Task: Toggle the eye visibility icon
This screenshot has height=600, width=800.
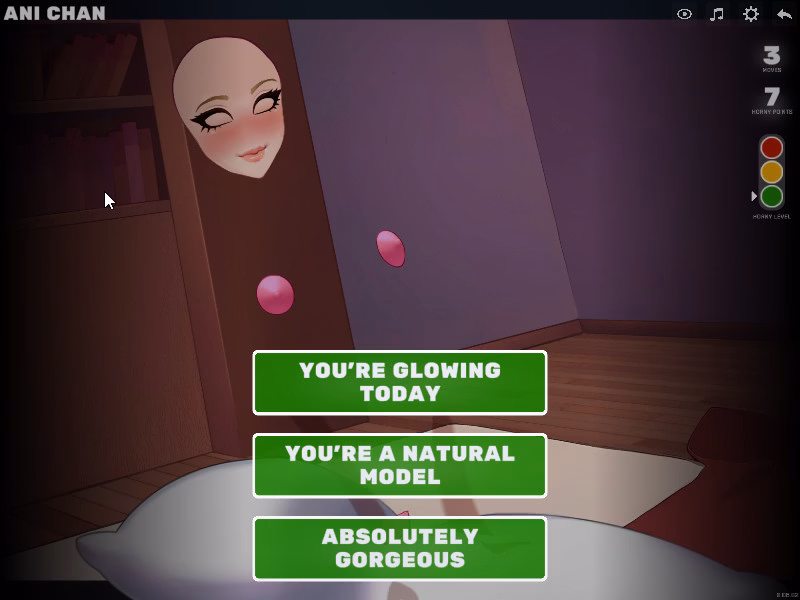Action: 684,14
